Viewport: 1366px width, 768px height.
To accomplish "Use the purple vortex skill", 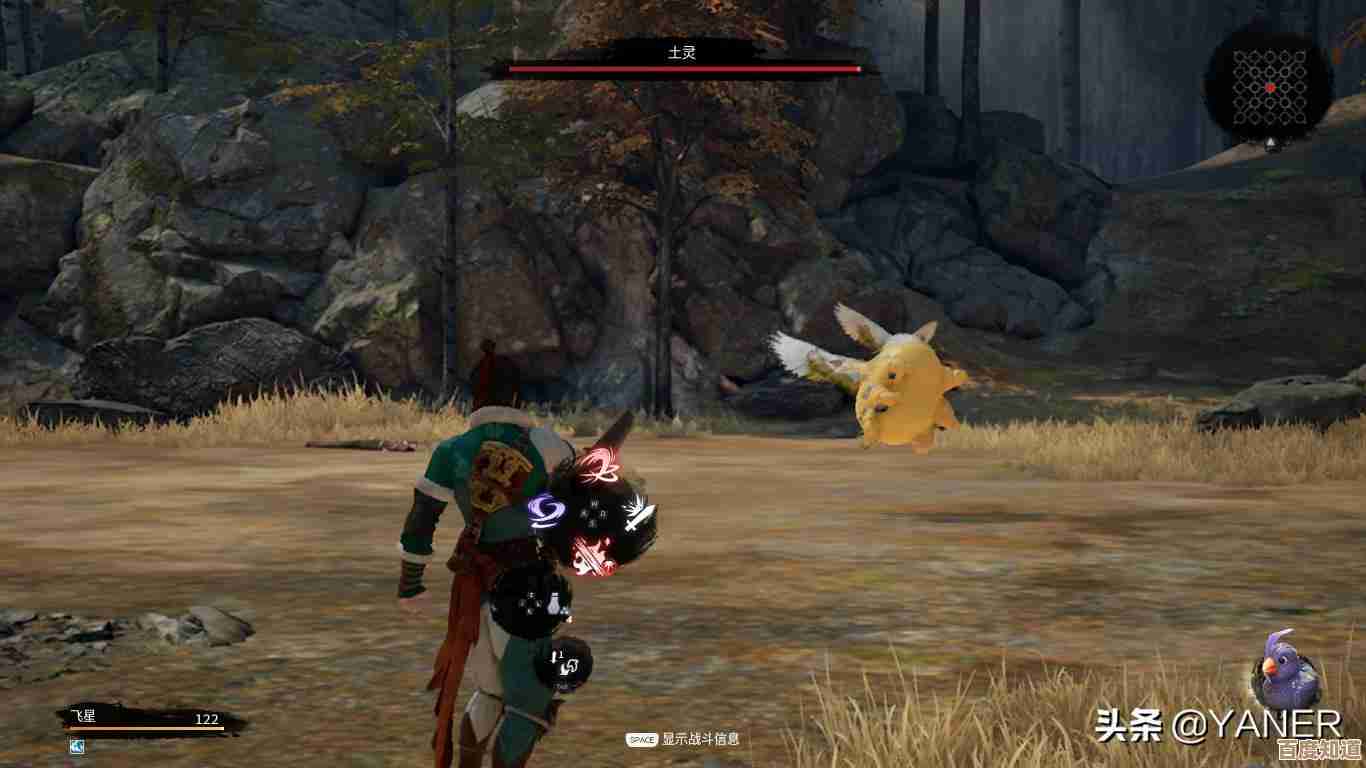I will pos(546,512).
